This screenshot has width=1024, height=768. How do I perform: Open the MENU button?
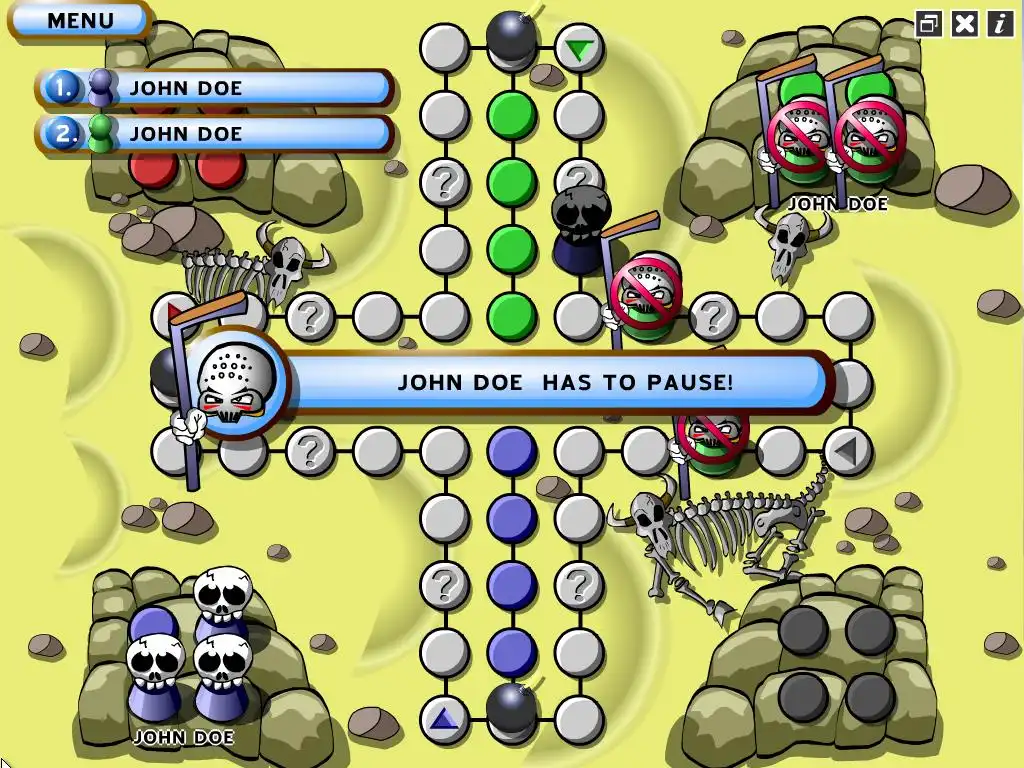pyautogui.click(x=80, y=20)
